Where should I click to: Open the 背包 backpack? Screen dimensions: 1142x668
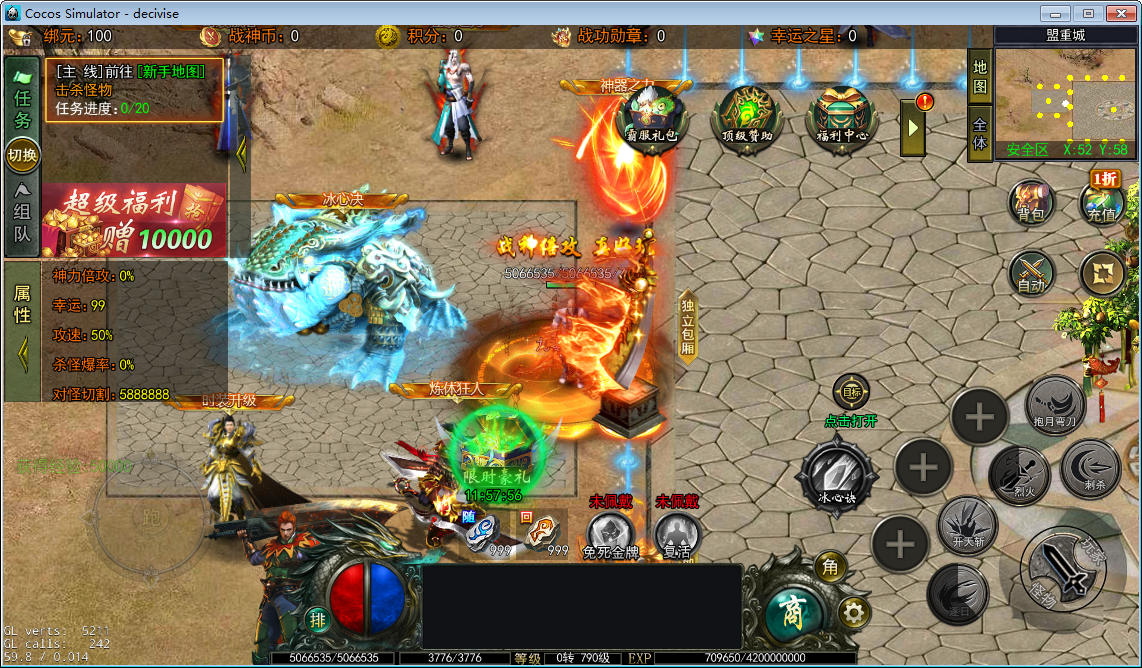(1031, 200)
